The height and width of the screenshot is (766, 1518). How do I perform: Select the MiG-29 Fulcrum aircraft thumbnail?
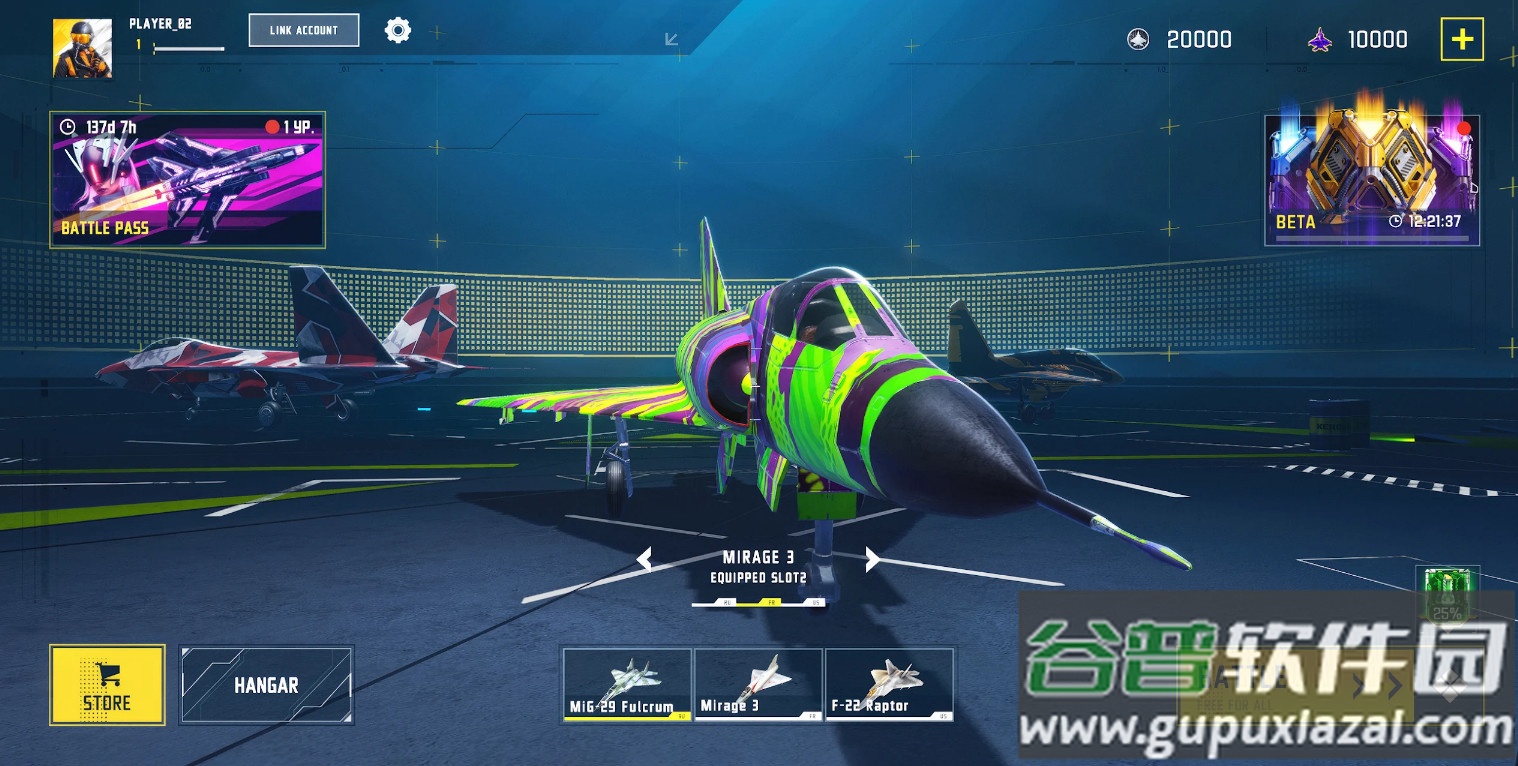tap(625, 684)
